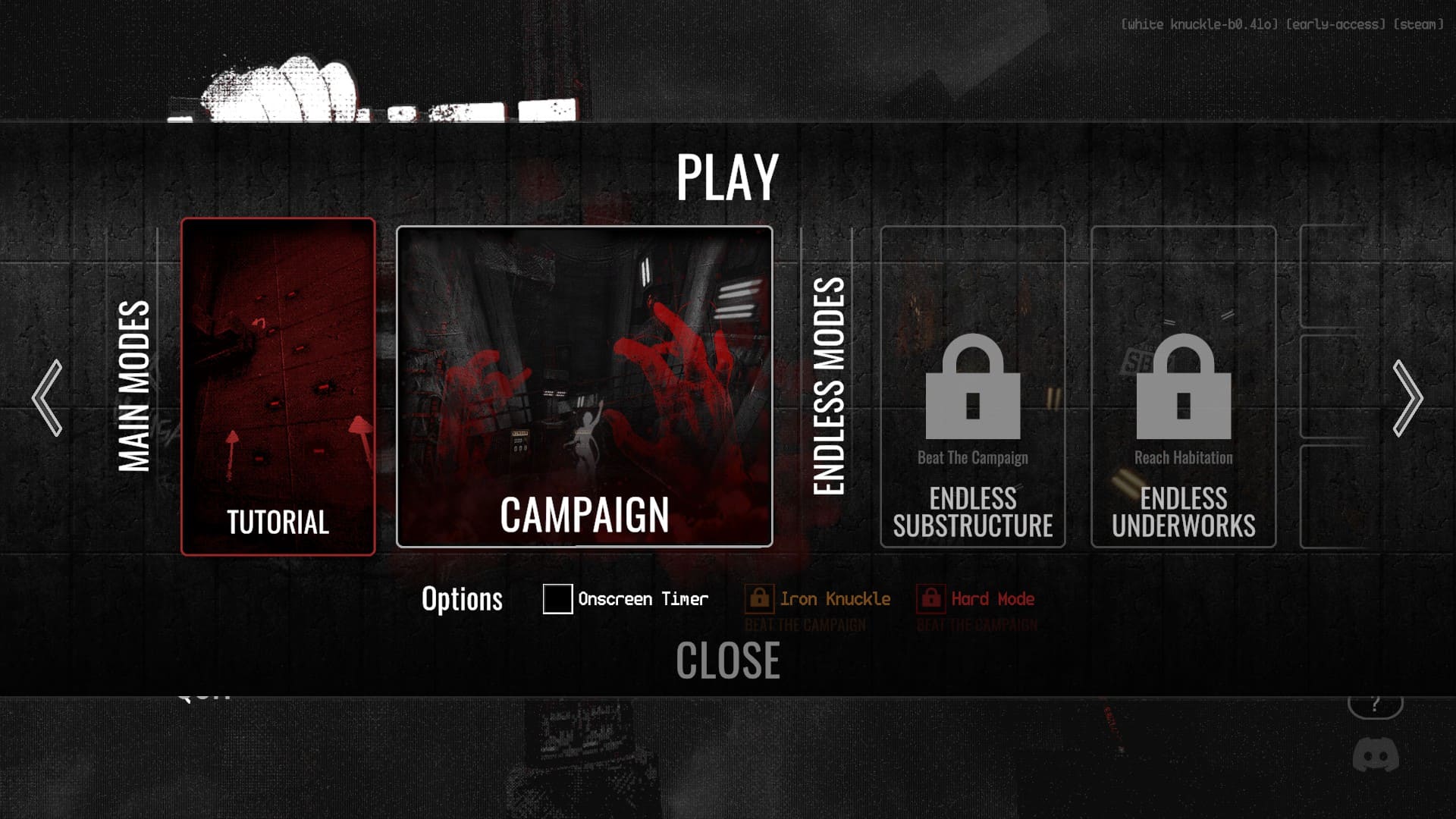The width and height of the screenshot is (1456, 819).
Task: Select the Tutorial mode tile
Action: coord(278,387)
